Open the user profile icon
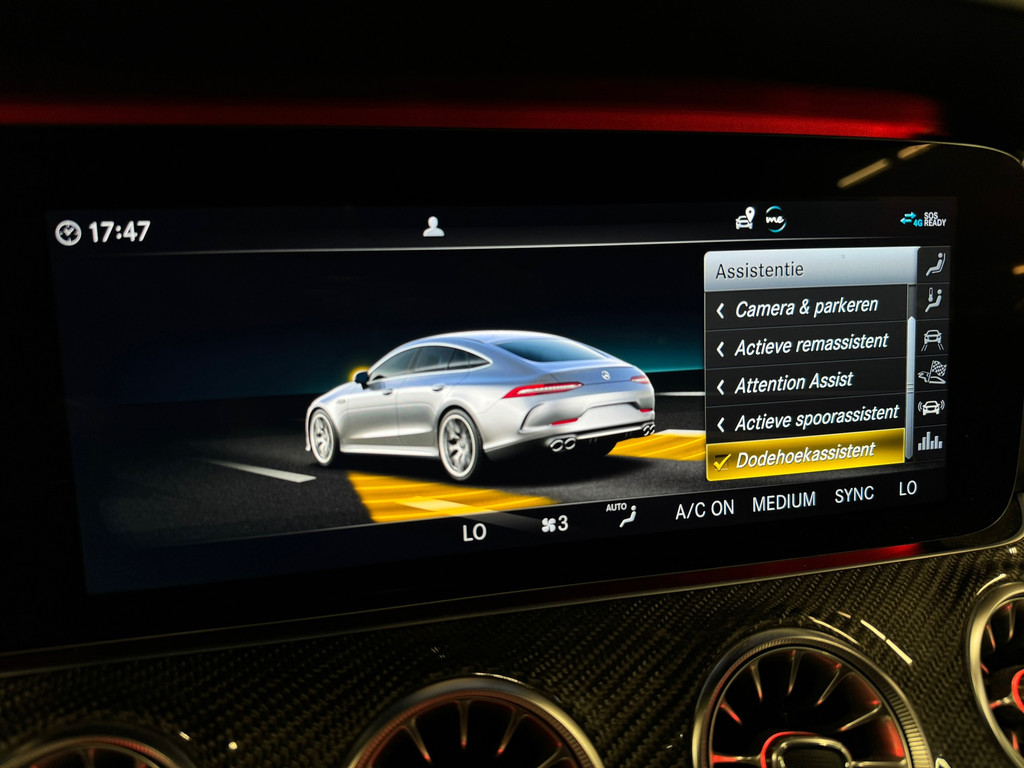 pyautogui.click(x=433, y=227)
